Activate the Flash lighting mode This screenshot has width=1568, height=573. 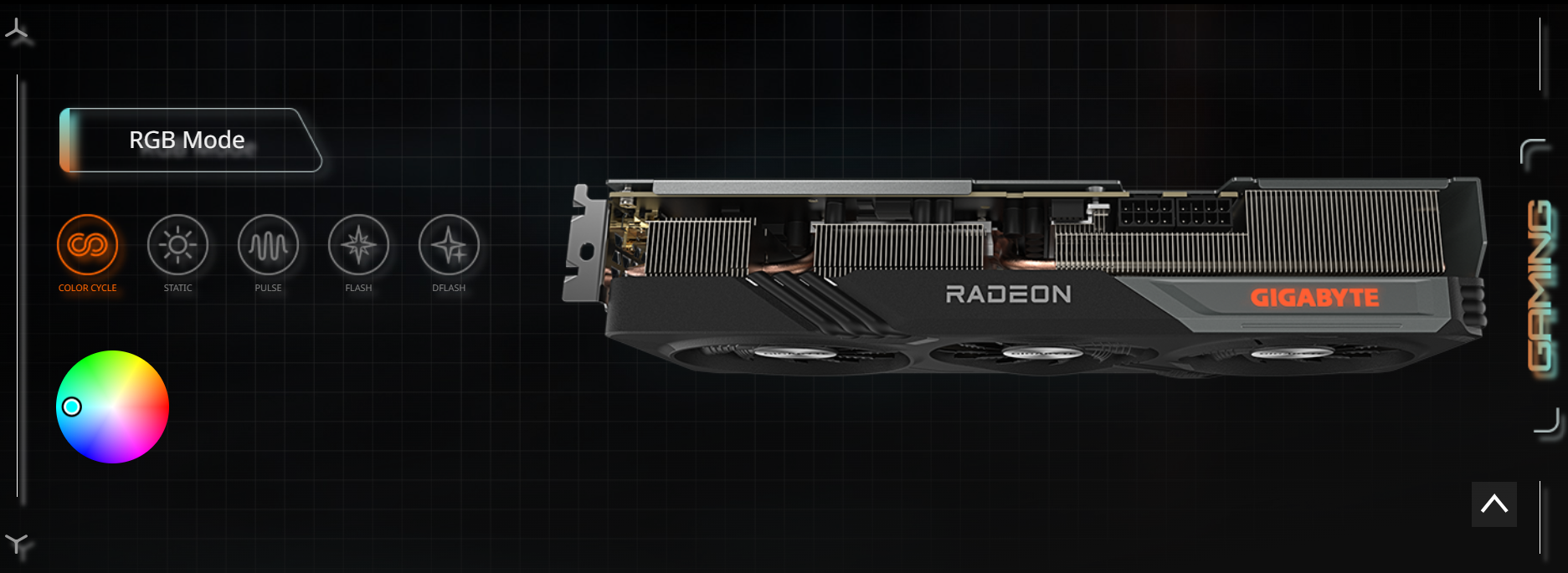coord(358,245)
